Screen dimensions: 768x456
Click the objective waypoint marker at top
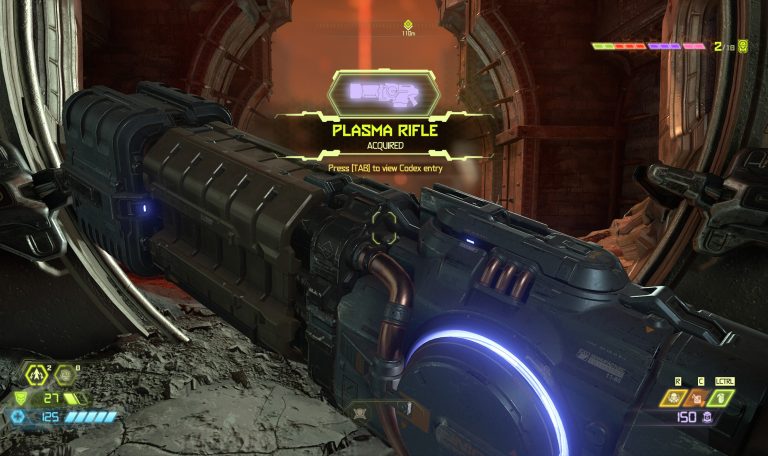pos(407,24)
